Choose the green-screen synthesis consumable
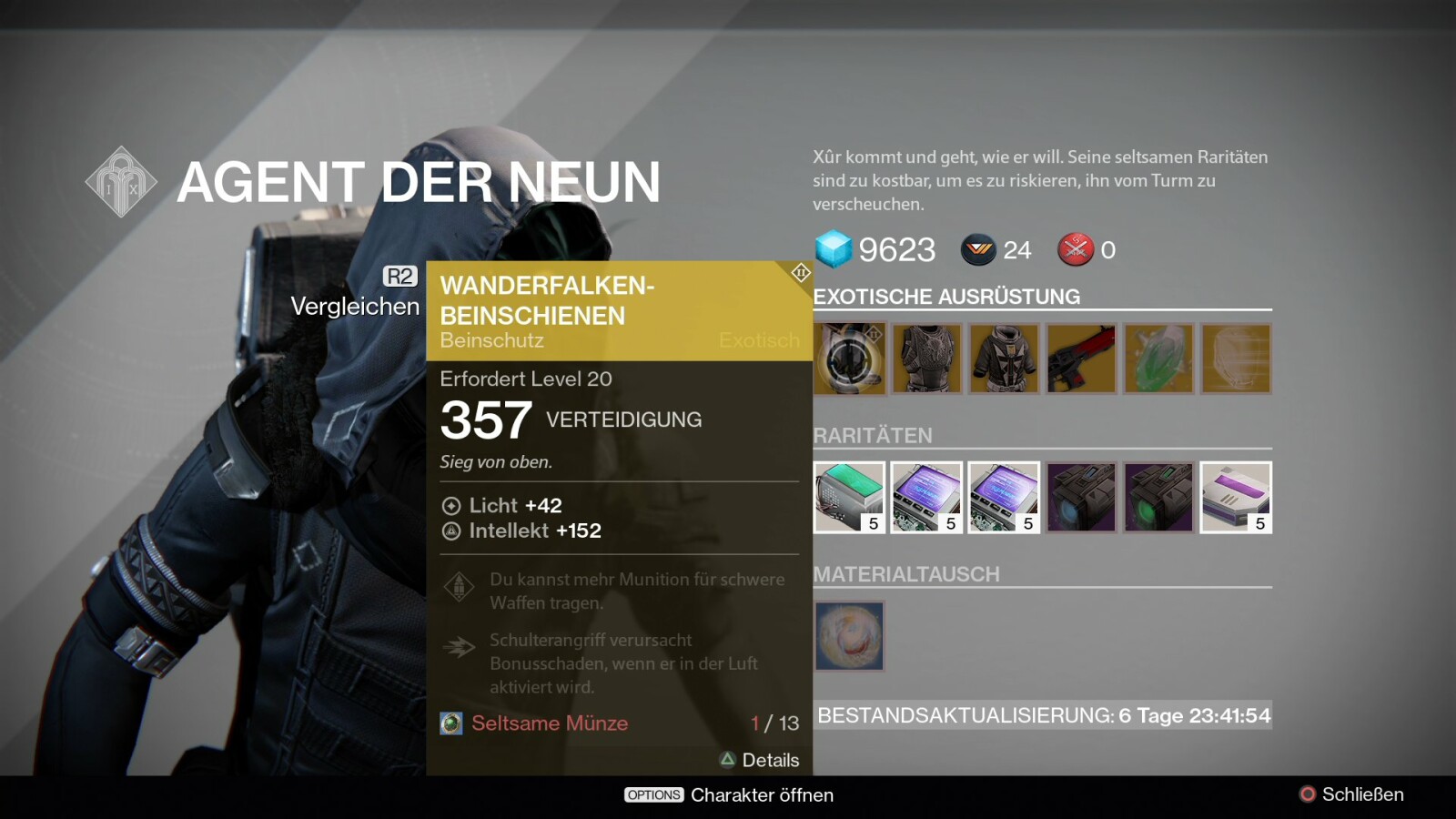1456x819 pixels. coord(849,497)
